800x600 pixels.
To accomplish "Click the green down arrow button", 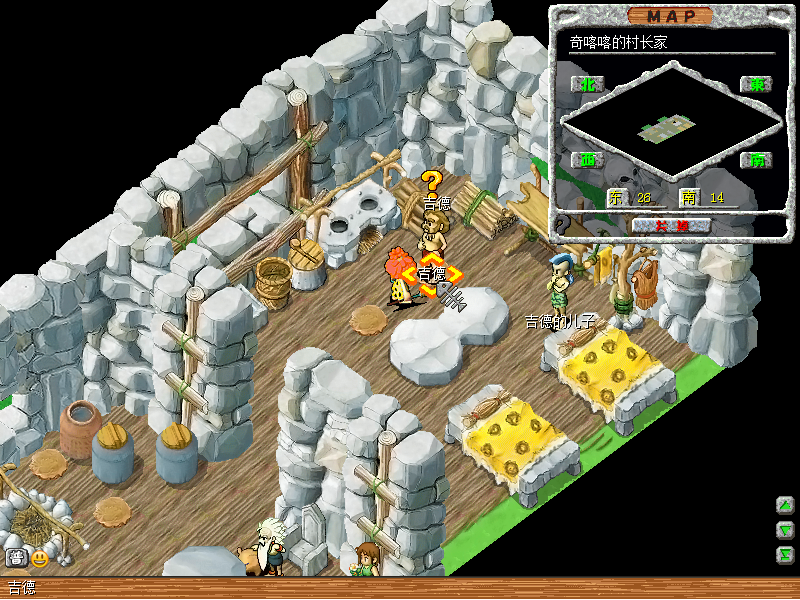I will tap(786, 530).
